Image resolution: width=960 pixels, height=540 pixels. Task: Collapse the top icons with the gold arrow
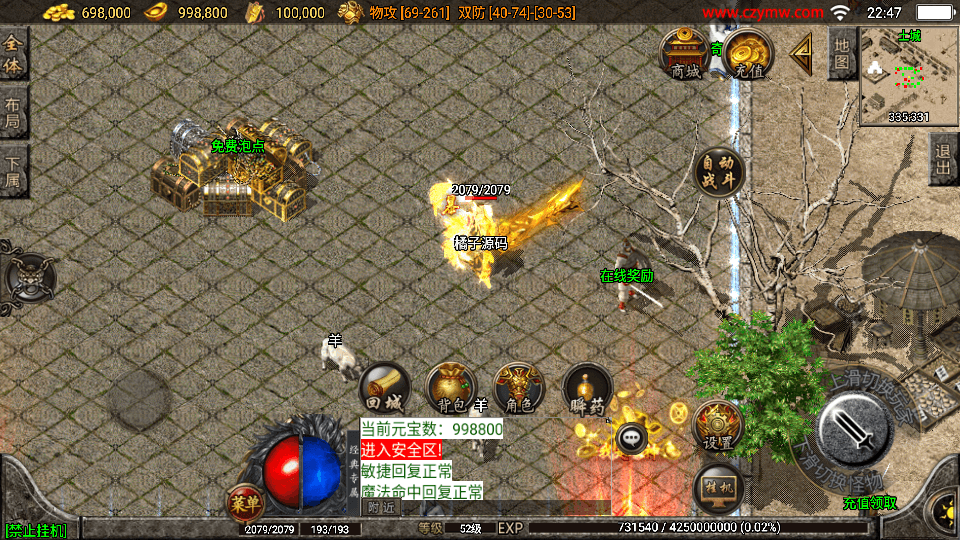click(x=801, y=54)
